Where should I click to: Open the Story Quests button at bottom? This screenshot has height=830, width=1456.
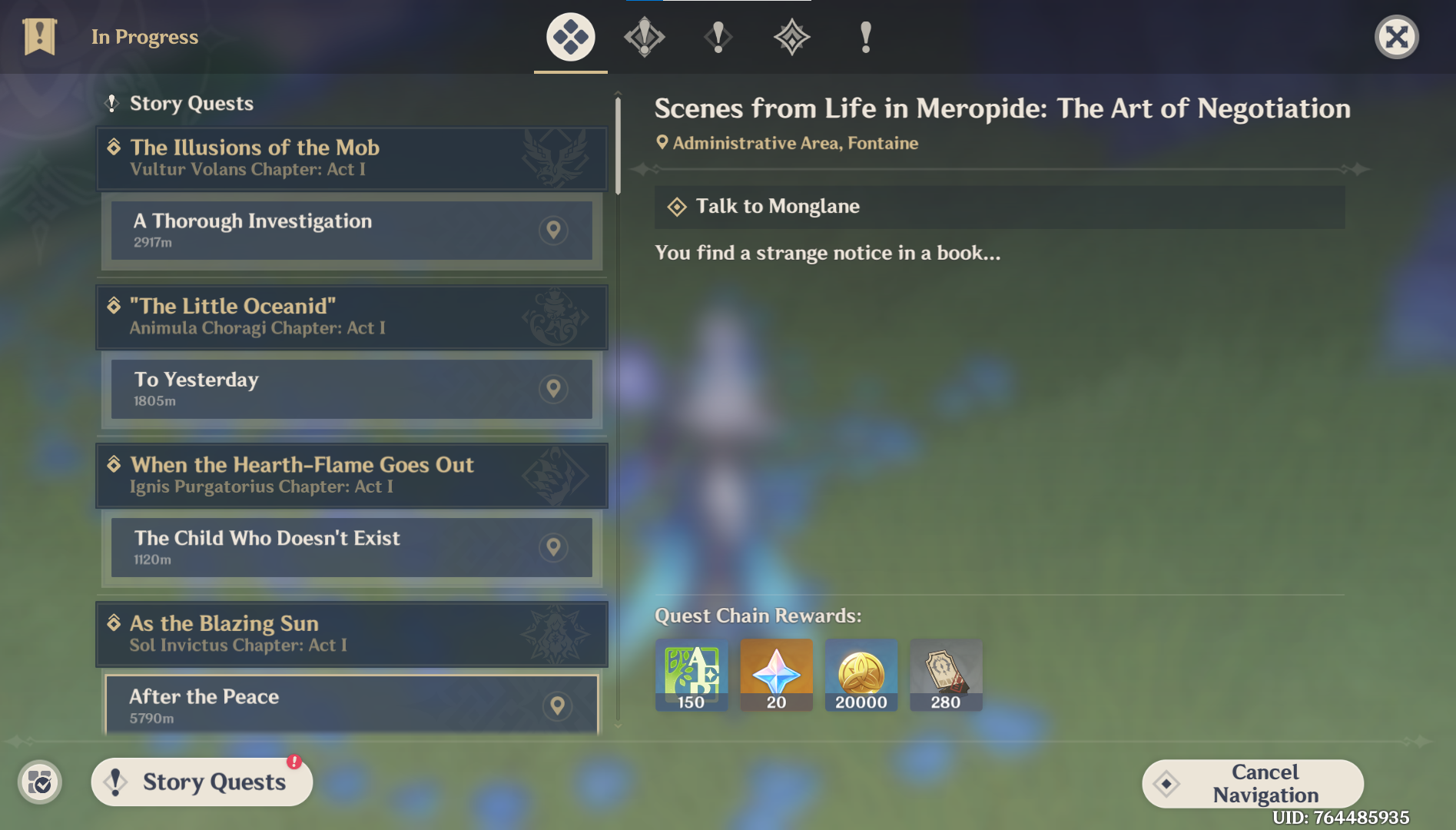coord(201,782)
